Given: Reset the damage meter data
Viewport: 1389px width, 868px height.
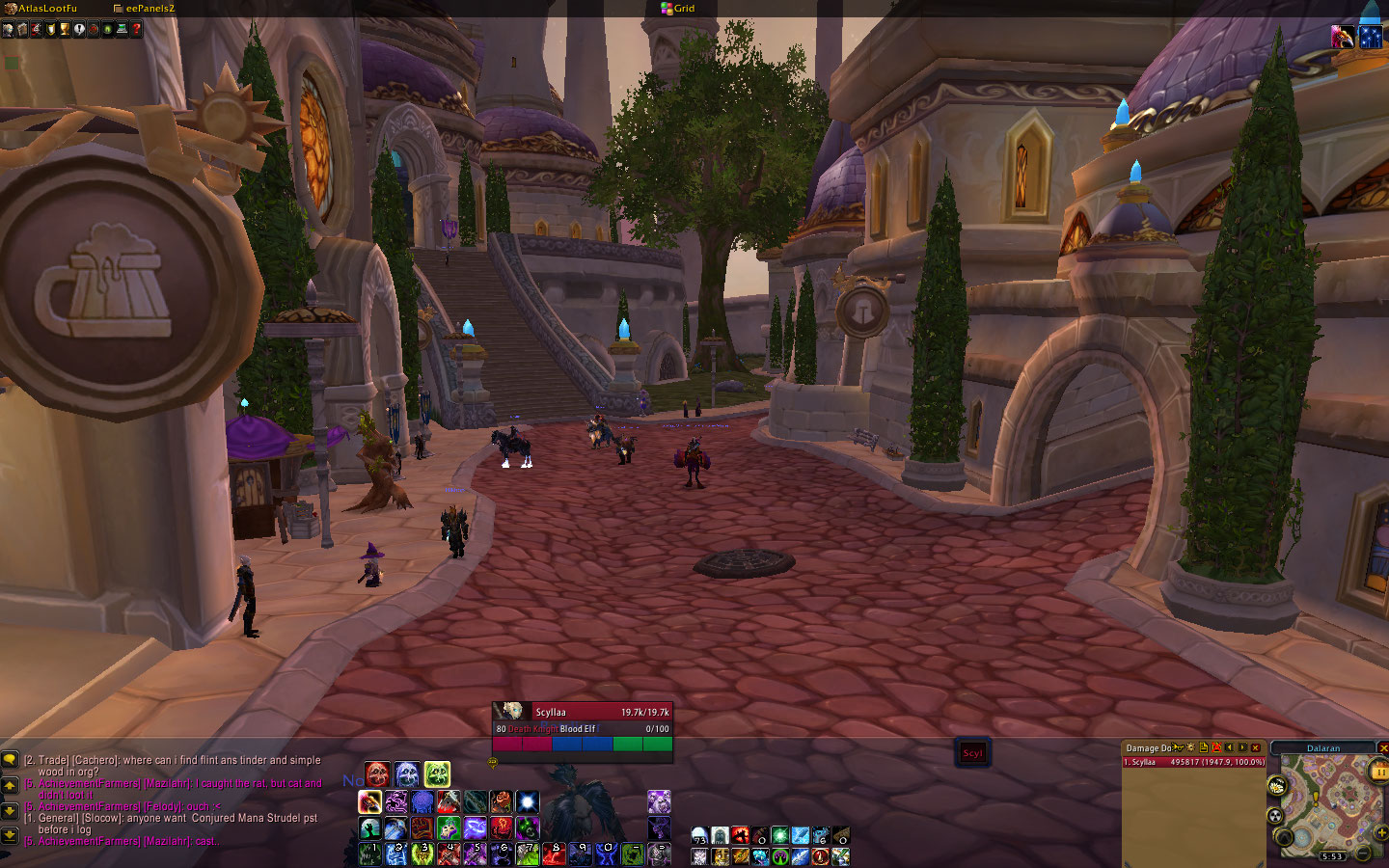Looking at the screenshot, I should (1216, 747).
